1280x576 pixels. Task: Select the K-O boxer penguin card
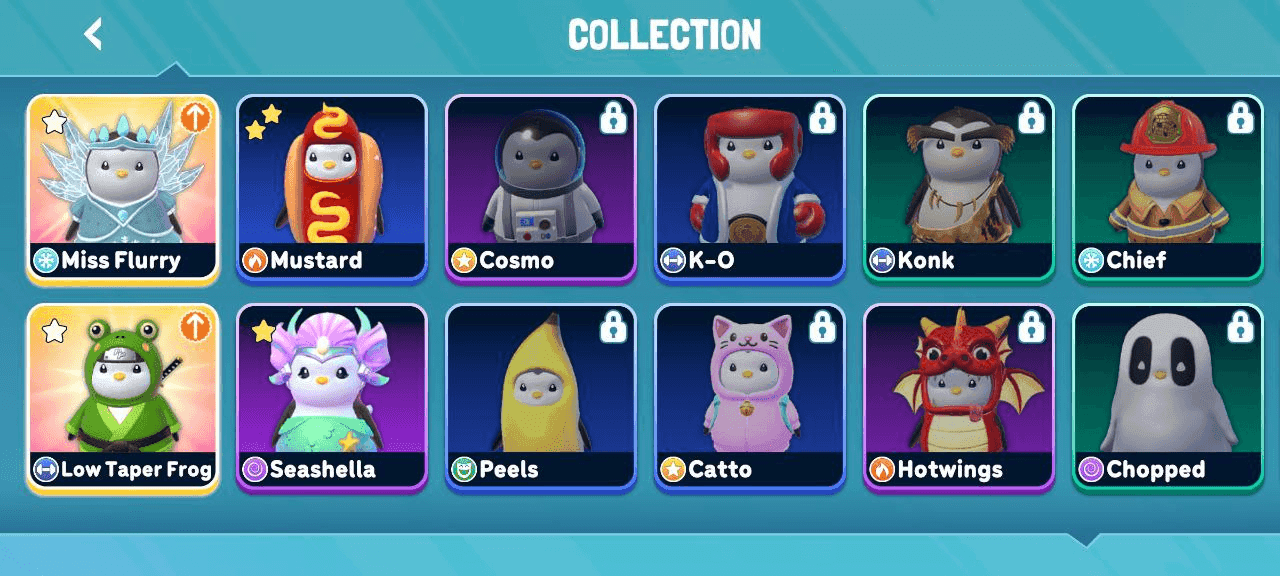(x=749, y=190)
